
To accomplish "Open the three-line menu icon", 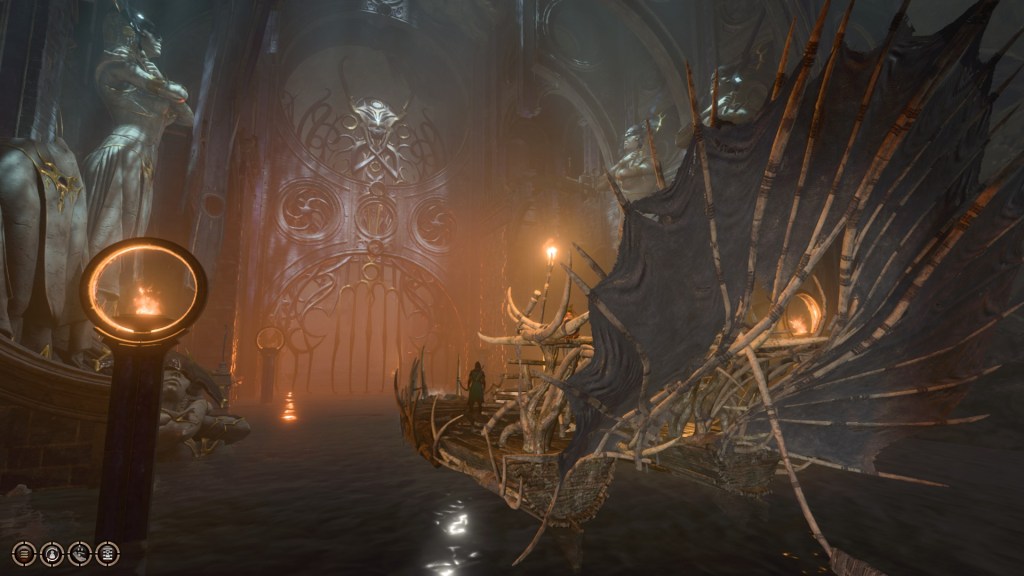I will pyautogui.click(x=24, y=554).
